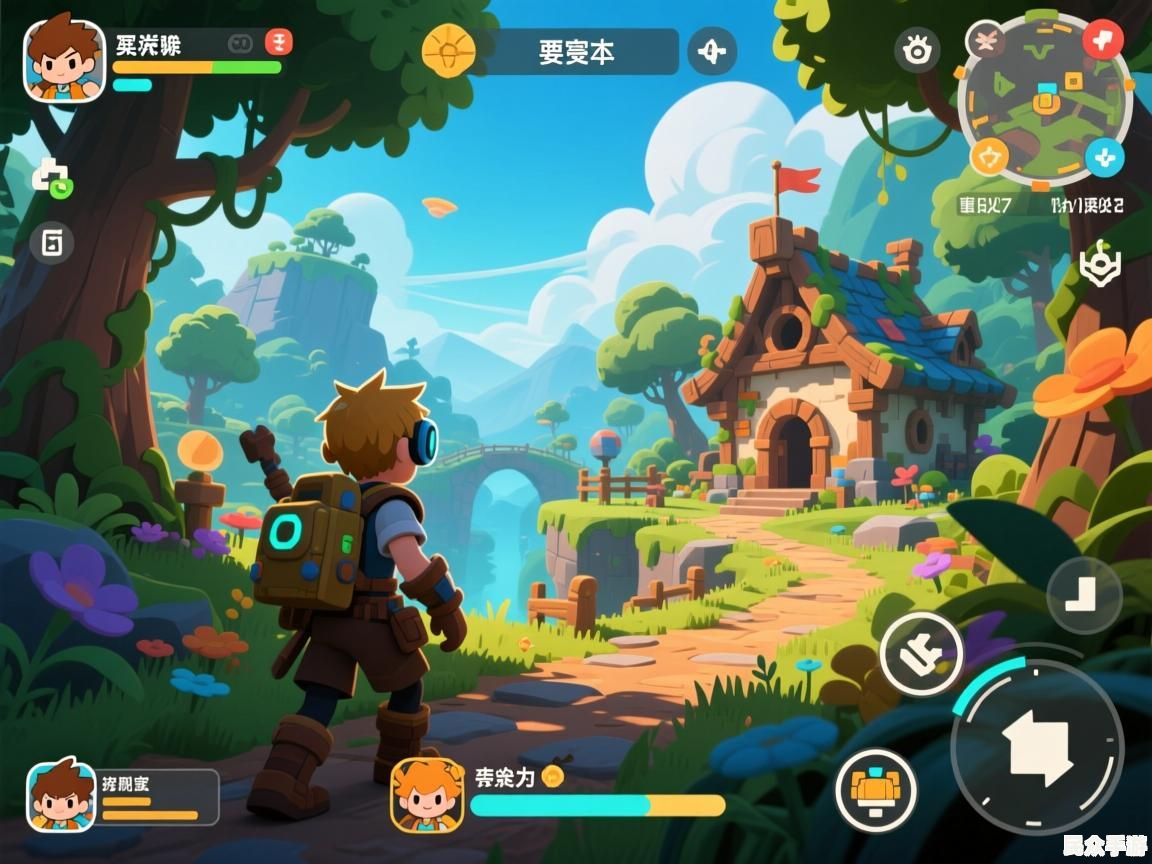The image size is (1152, 864).
Task: Tap the red badge beside the player name
Action: point(279,42)
